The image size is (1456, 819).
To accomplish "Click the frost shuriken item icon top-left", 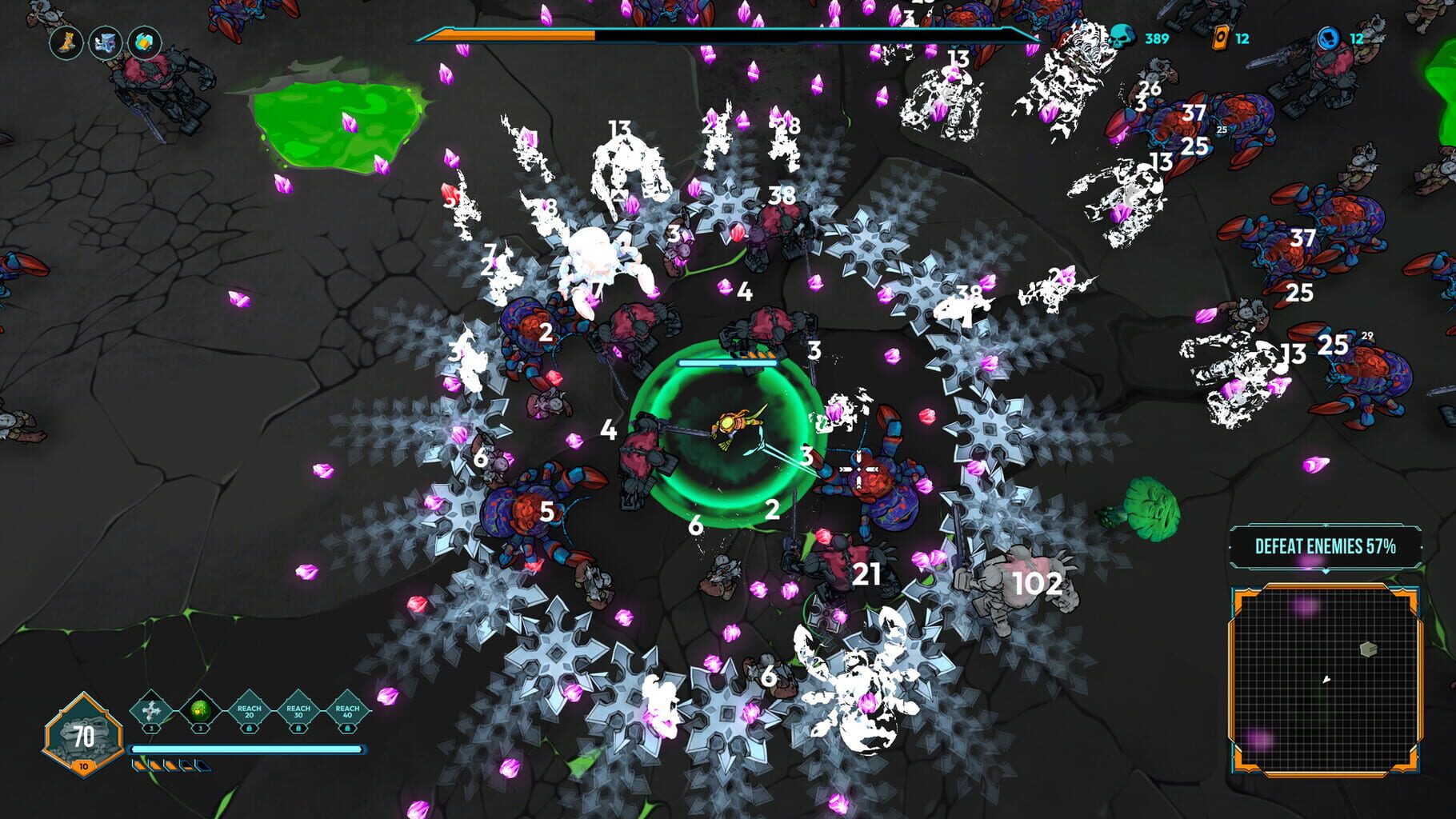I will coord(105,44).
